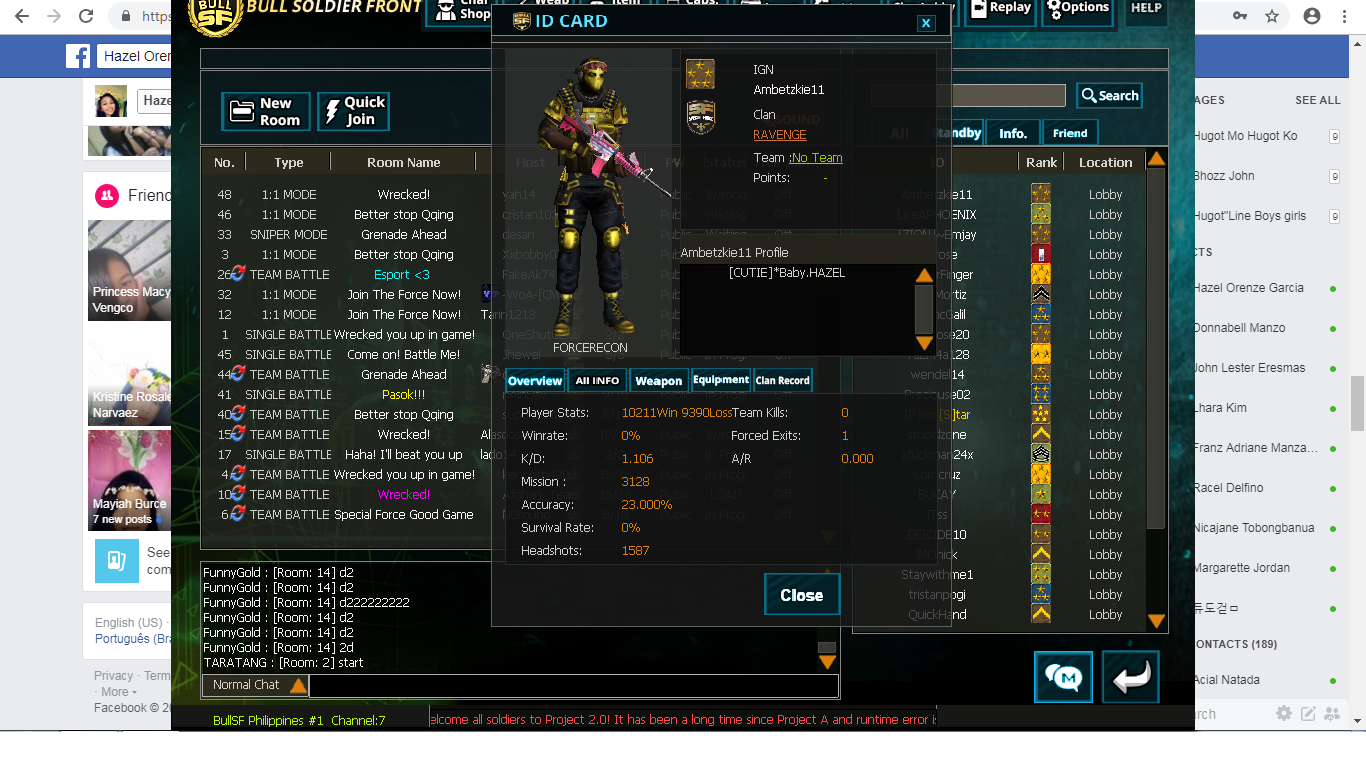
Task: Open the Options menu
Action: pyautogui.click(x=1078, y=10)
